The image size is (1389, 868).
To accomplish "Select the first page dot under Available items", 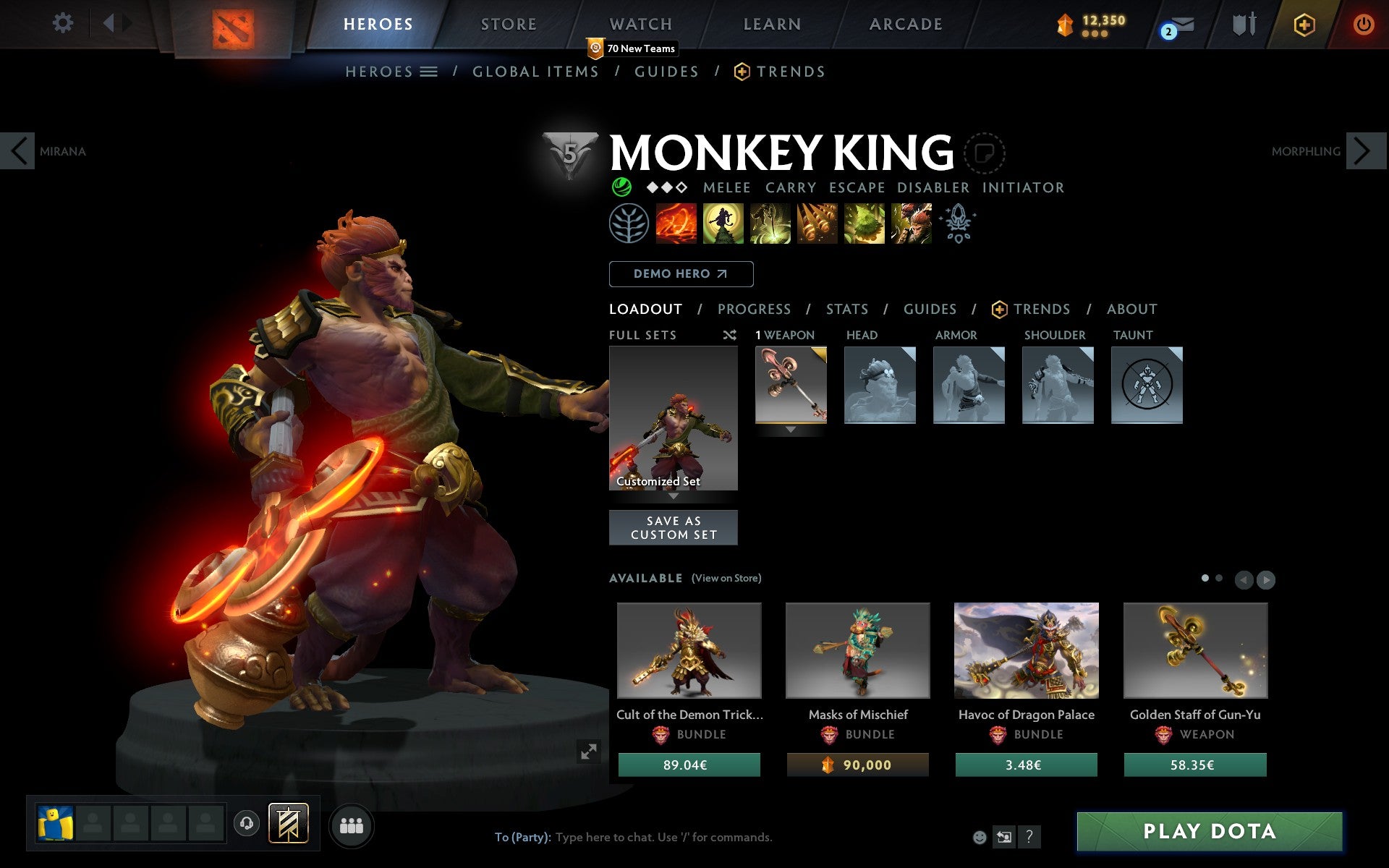I will [x=1204, y=579].
